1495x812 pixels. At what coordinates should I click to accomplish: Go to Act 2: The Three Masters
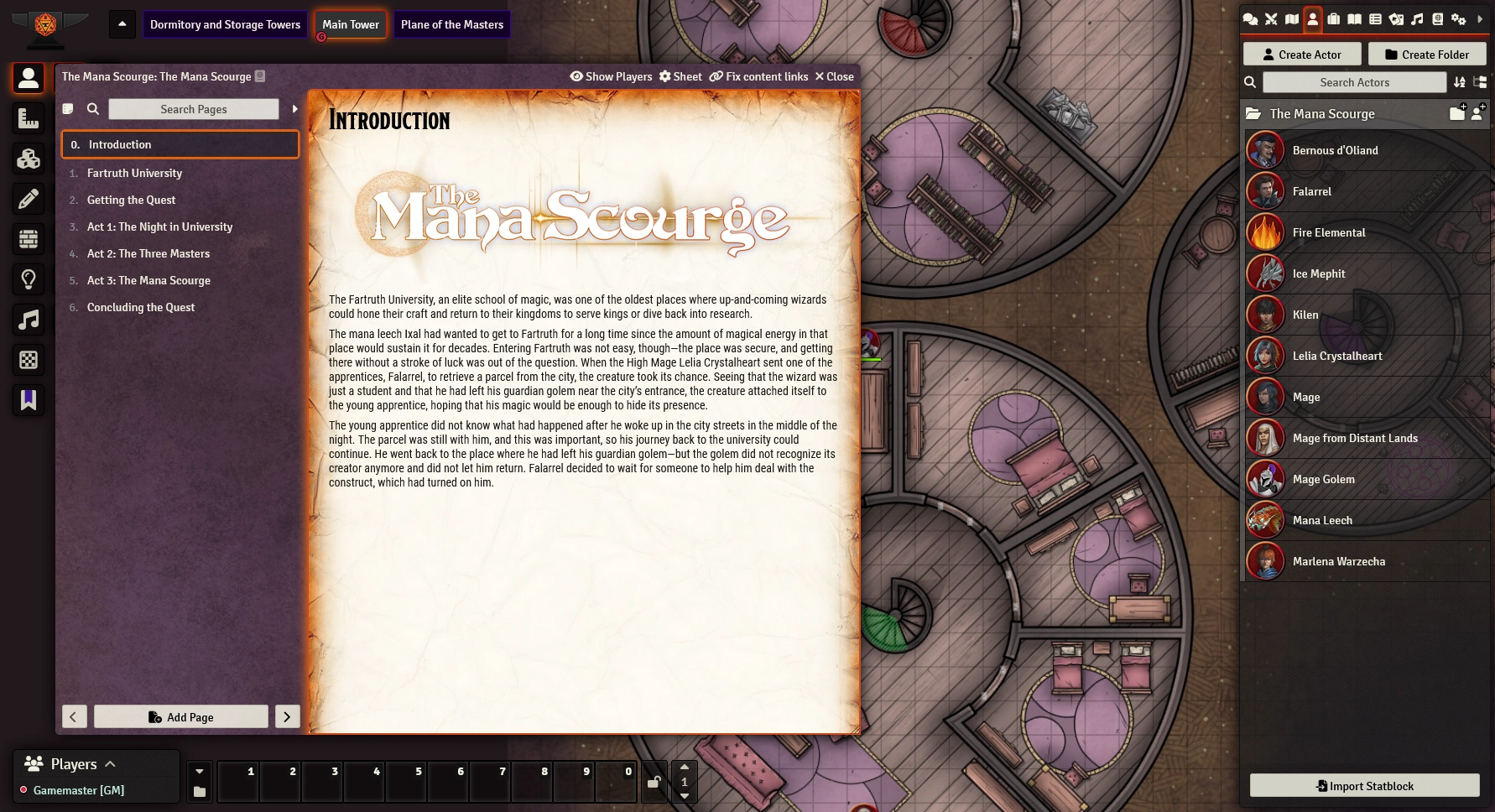tap(148, 253)
